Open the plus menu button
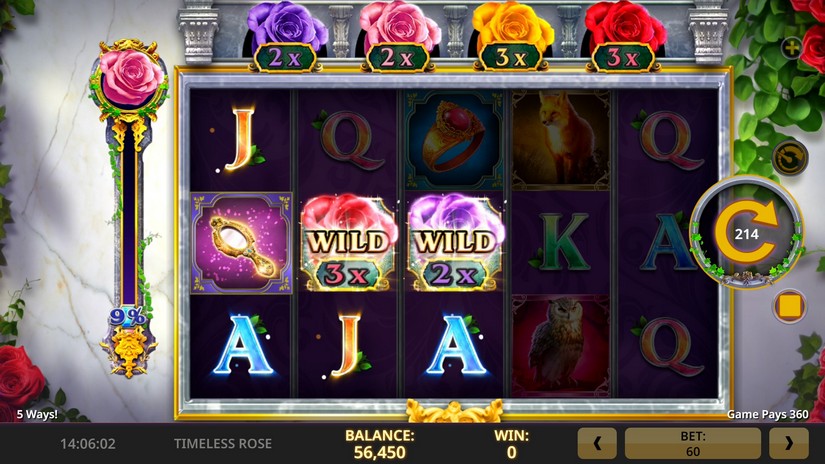The width and height of the screenshot is (825, 464). [791, 47]
